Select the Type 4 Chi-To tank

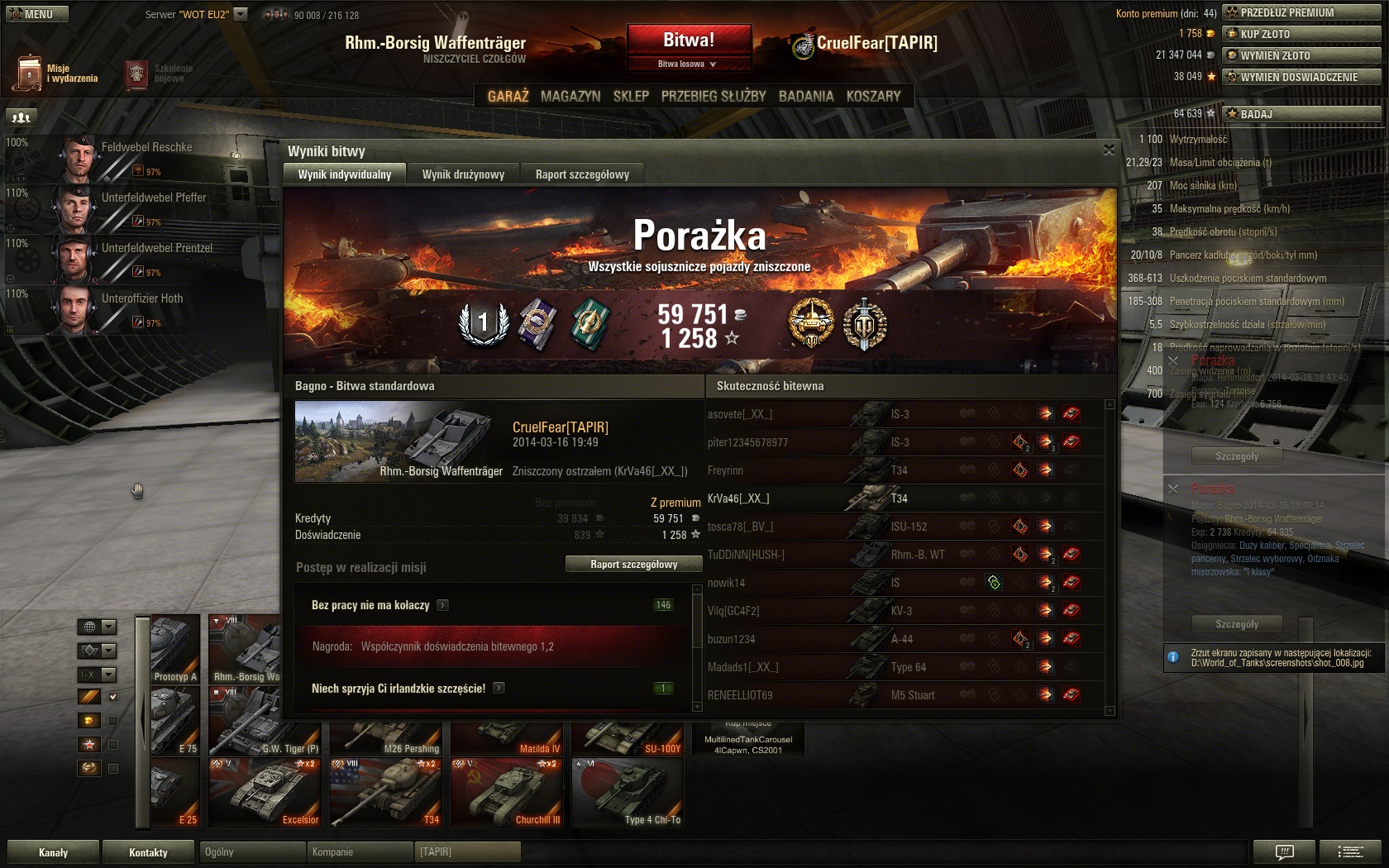628,793
